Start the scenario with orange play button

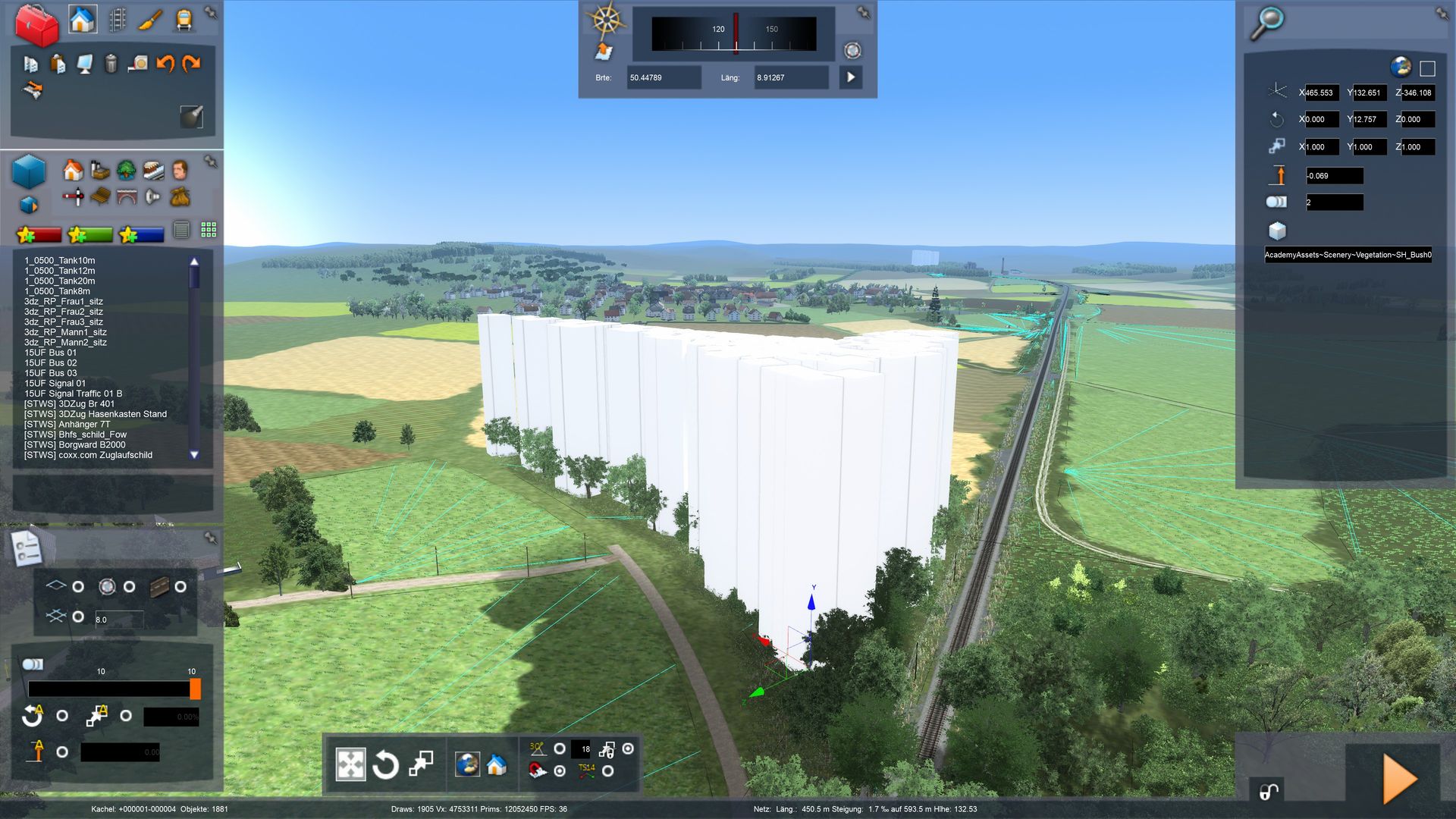(1399, 779)
